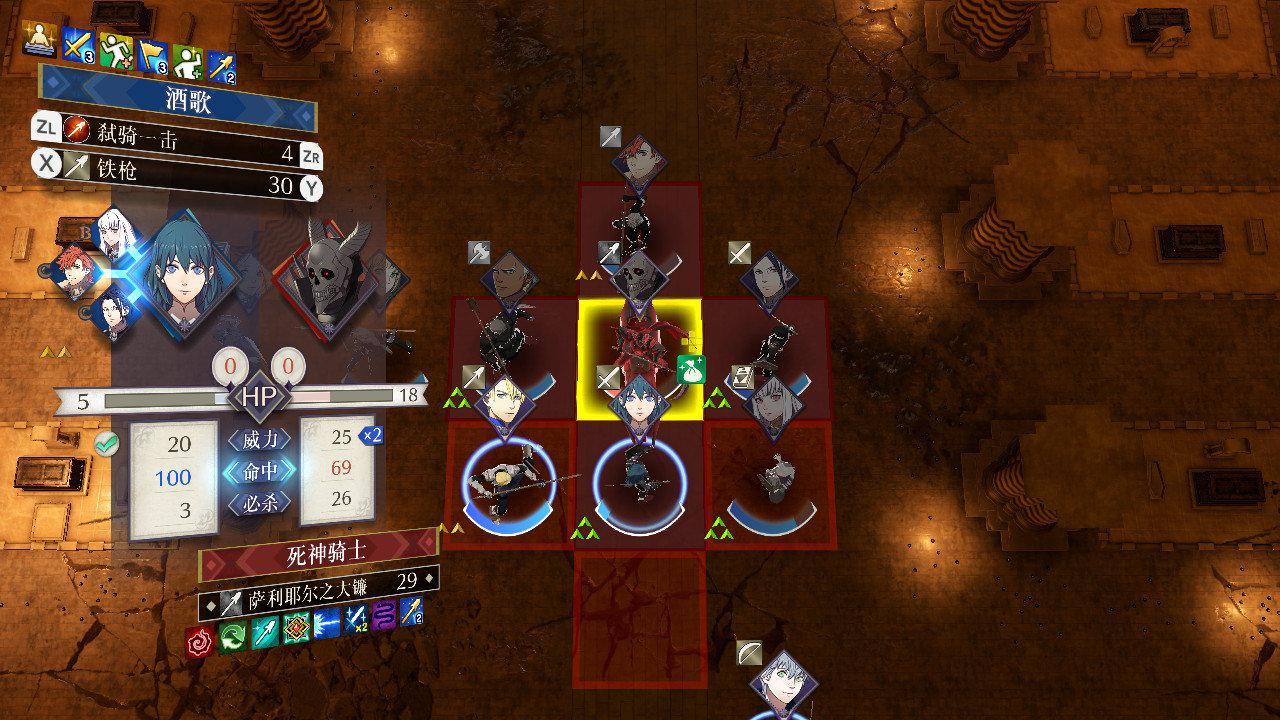1280x720 pixels.
Task: Click the green item bag icon on the map
Action: [x=691, y=369]
